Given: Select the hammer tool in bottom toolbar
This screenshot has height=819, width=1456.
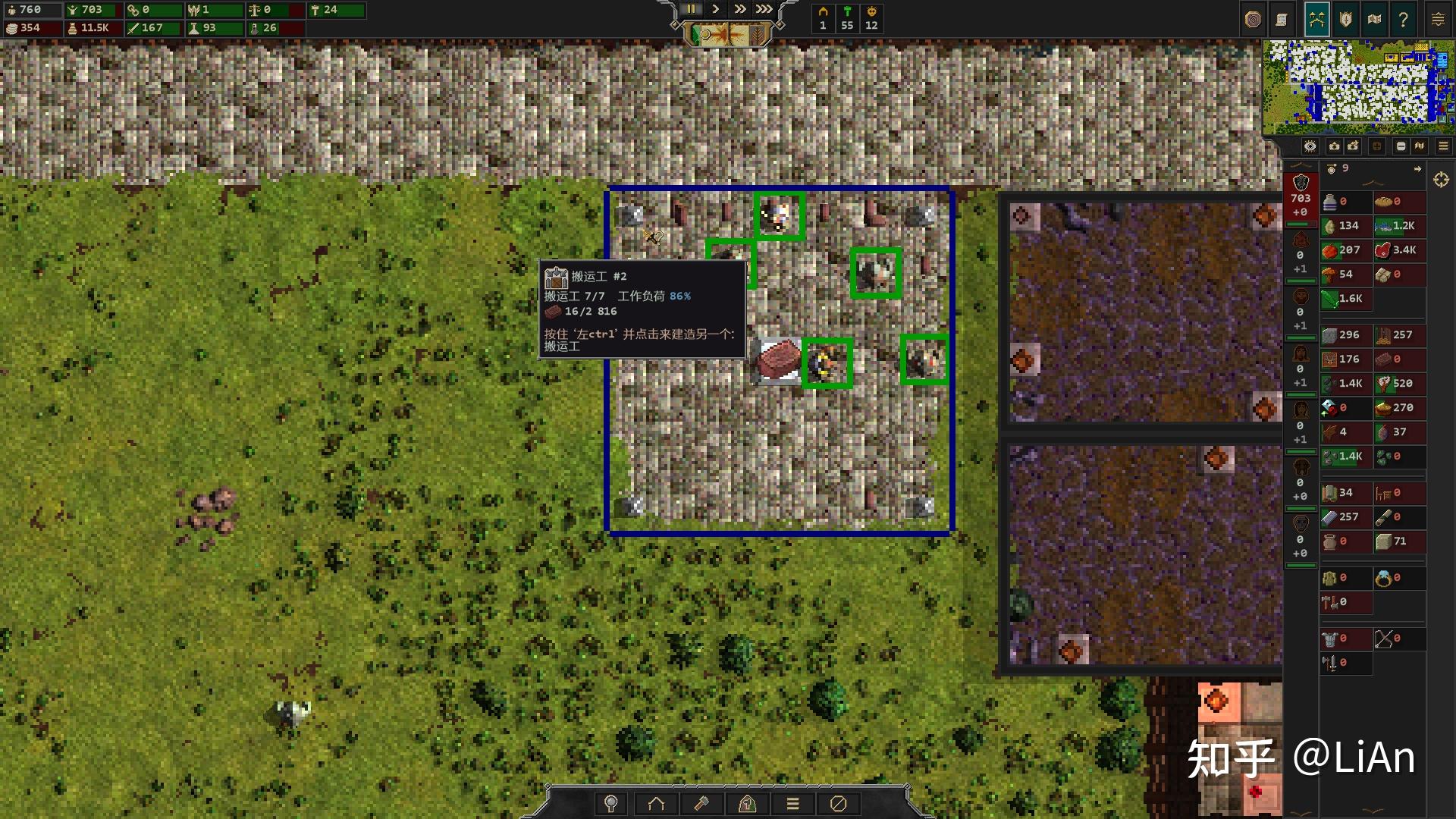Looking at the screenshot, I should point(701,804).
